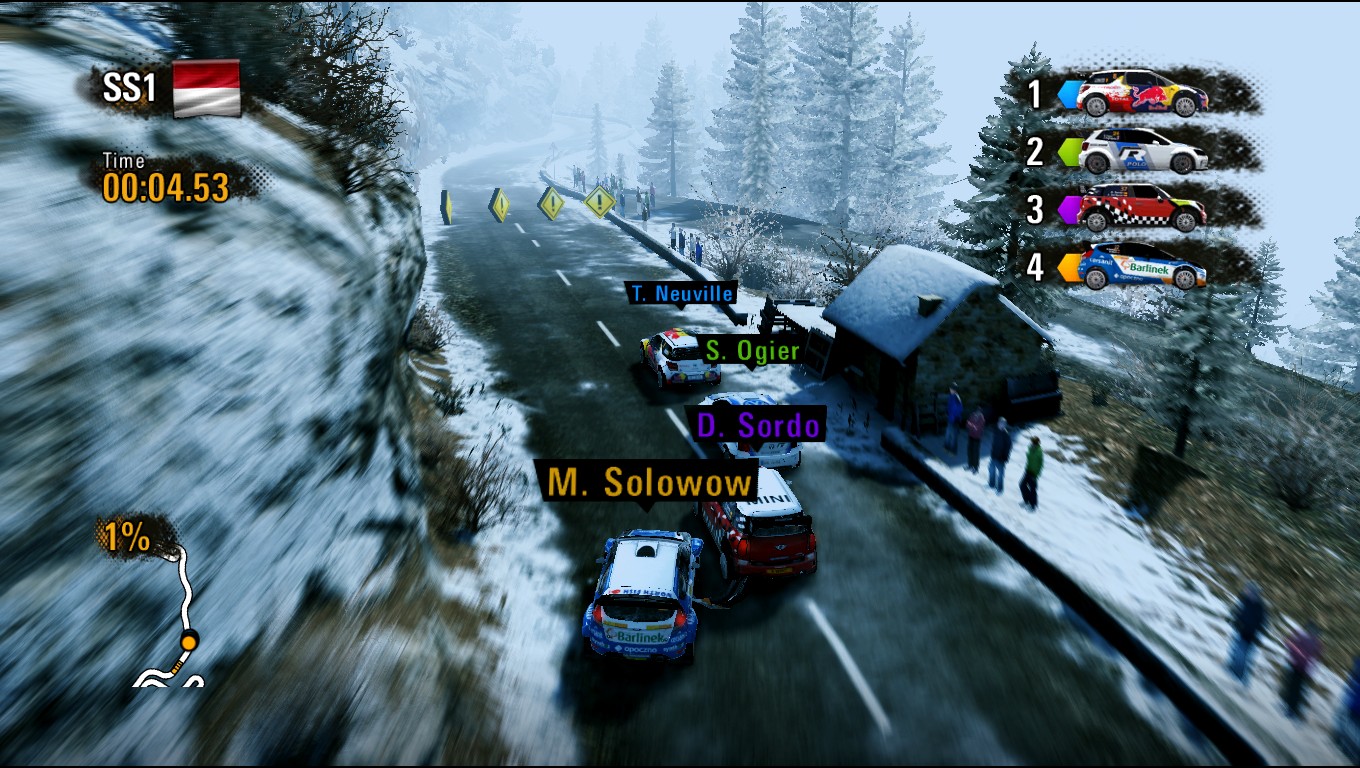Click the S. Ogier driver name tag
Image resolution: width=1360 pixels, height=768 pixels.
tap(752, 350)
